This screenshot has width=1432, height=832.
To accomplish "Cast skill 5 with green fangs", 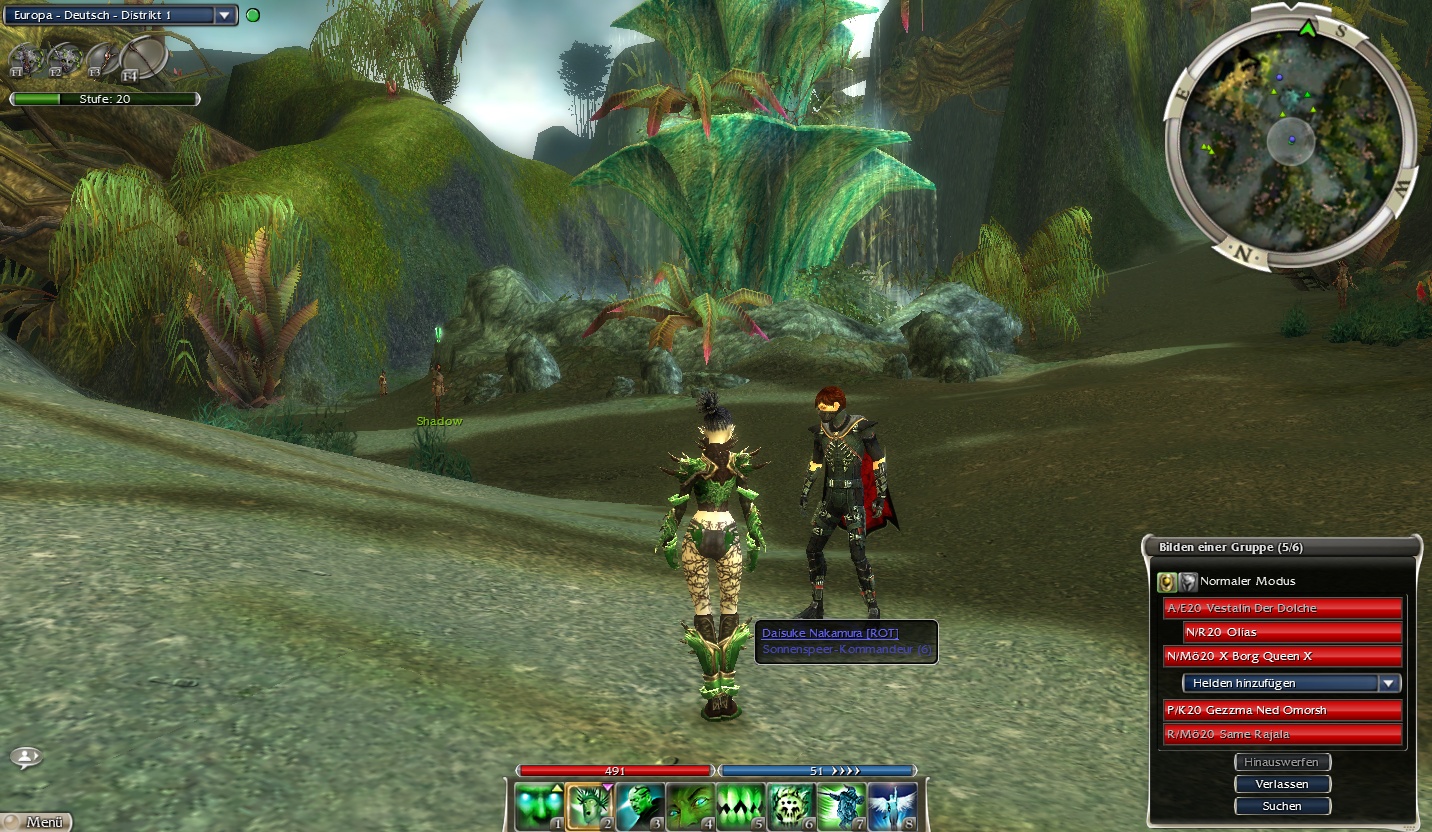I will pos(741,806).
